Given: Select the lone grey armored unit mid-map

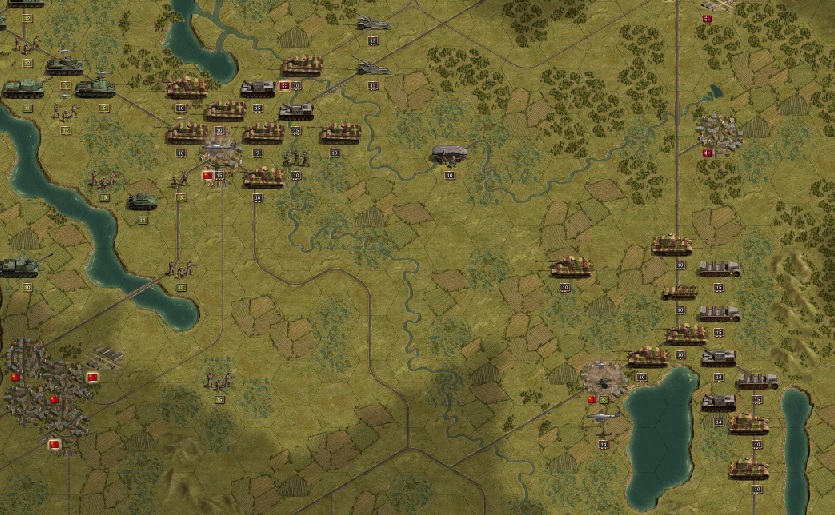Looking at the screenshot, I should point(450,154).
